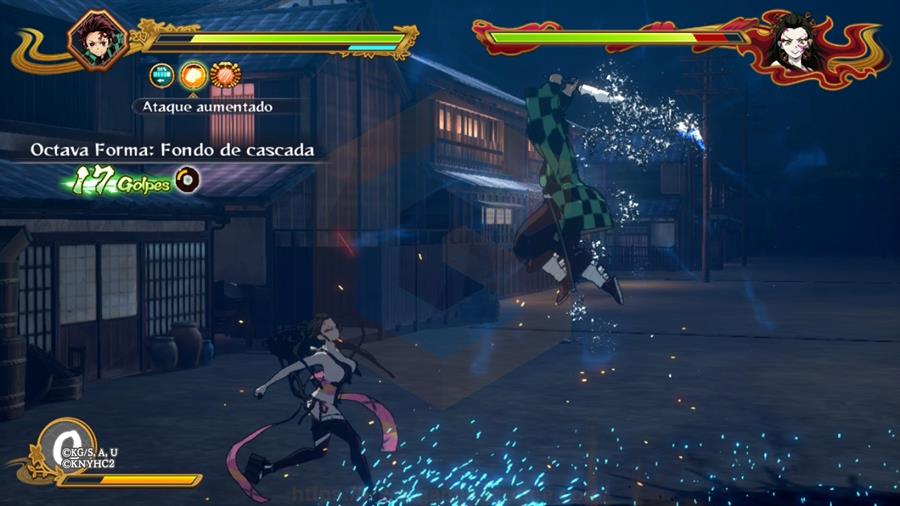This screenshot has height=506, width=900.
Task: Select the orange fist attack boost icon
Action: [193, 75]
